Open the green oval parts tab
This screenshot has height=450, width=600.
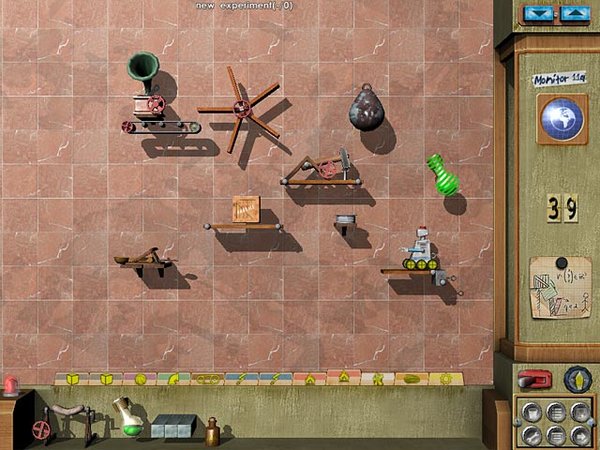(x=411, y=379)
